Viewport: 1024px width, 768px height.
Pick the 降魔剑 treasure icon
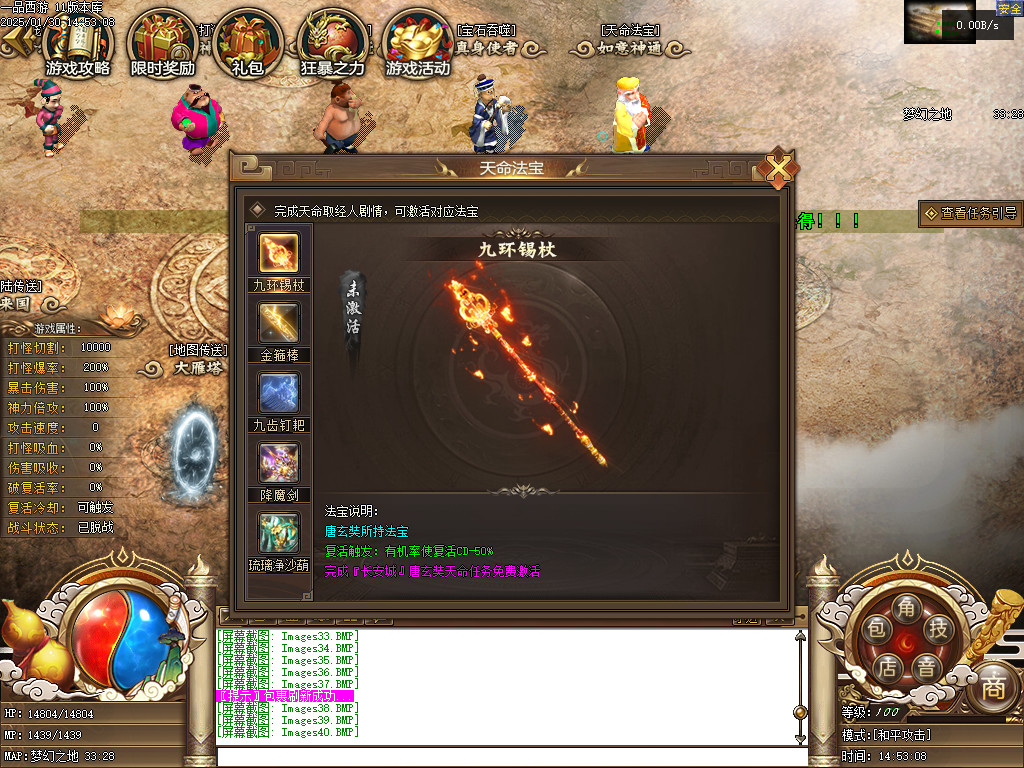coord(278,463)
